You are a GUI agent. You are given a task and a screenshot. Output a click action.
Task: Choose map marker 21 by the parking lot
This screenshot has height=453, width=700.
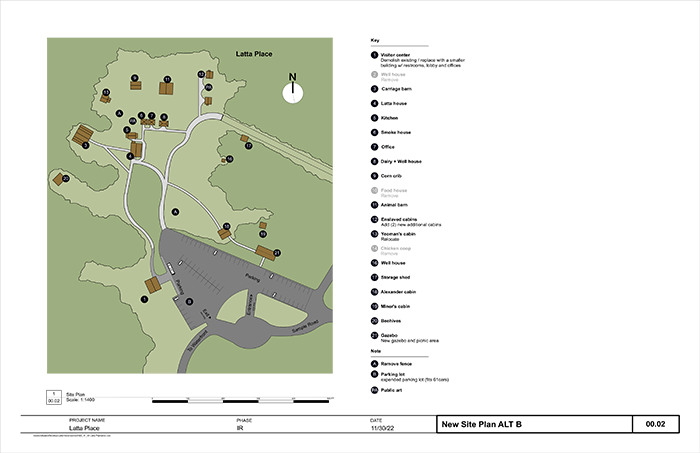[277, 252]
